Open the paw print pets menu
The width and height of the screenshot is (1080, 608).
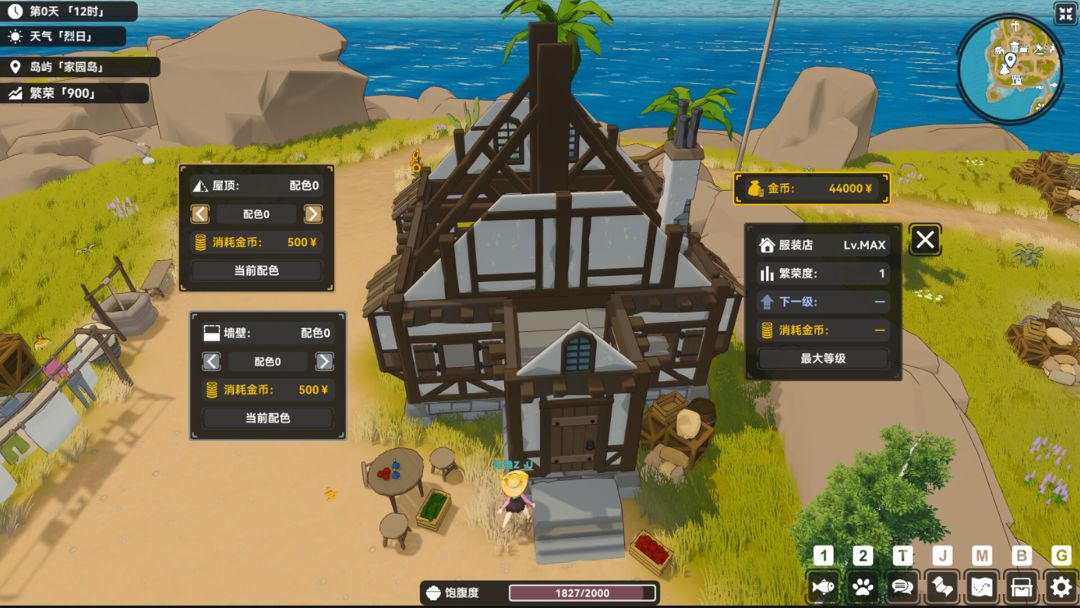[862, 587]
